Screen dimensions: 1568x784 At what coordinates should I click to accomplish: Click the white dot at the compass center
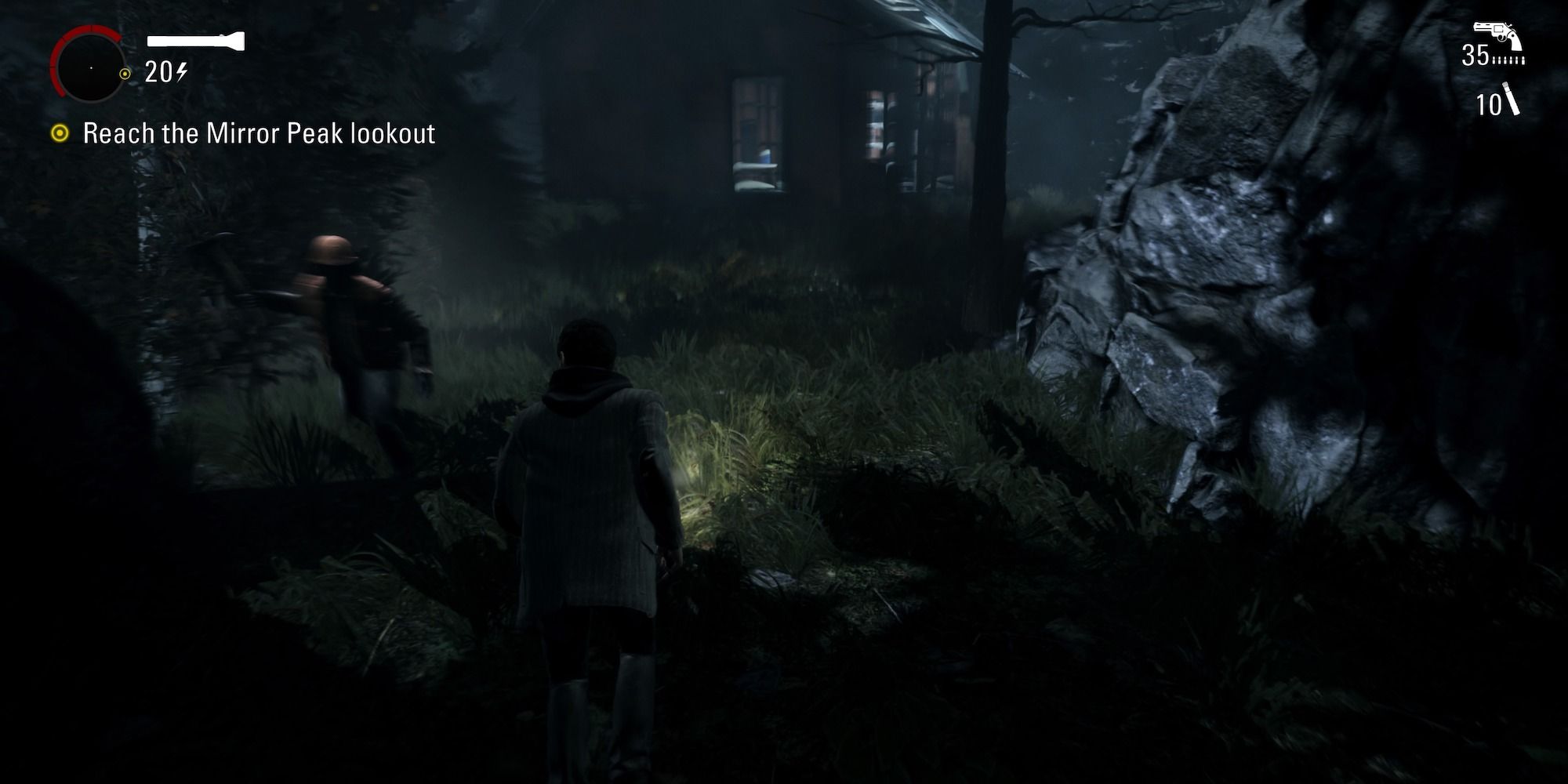click(92, 68)
